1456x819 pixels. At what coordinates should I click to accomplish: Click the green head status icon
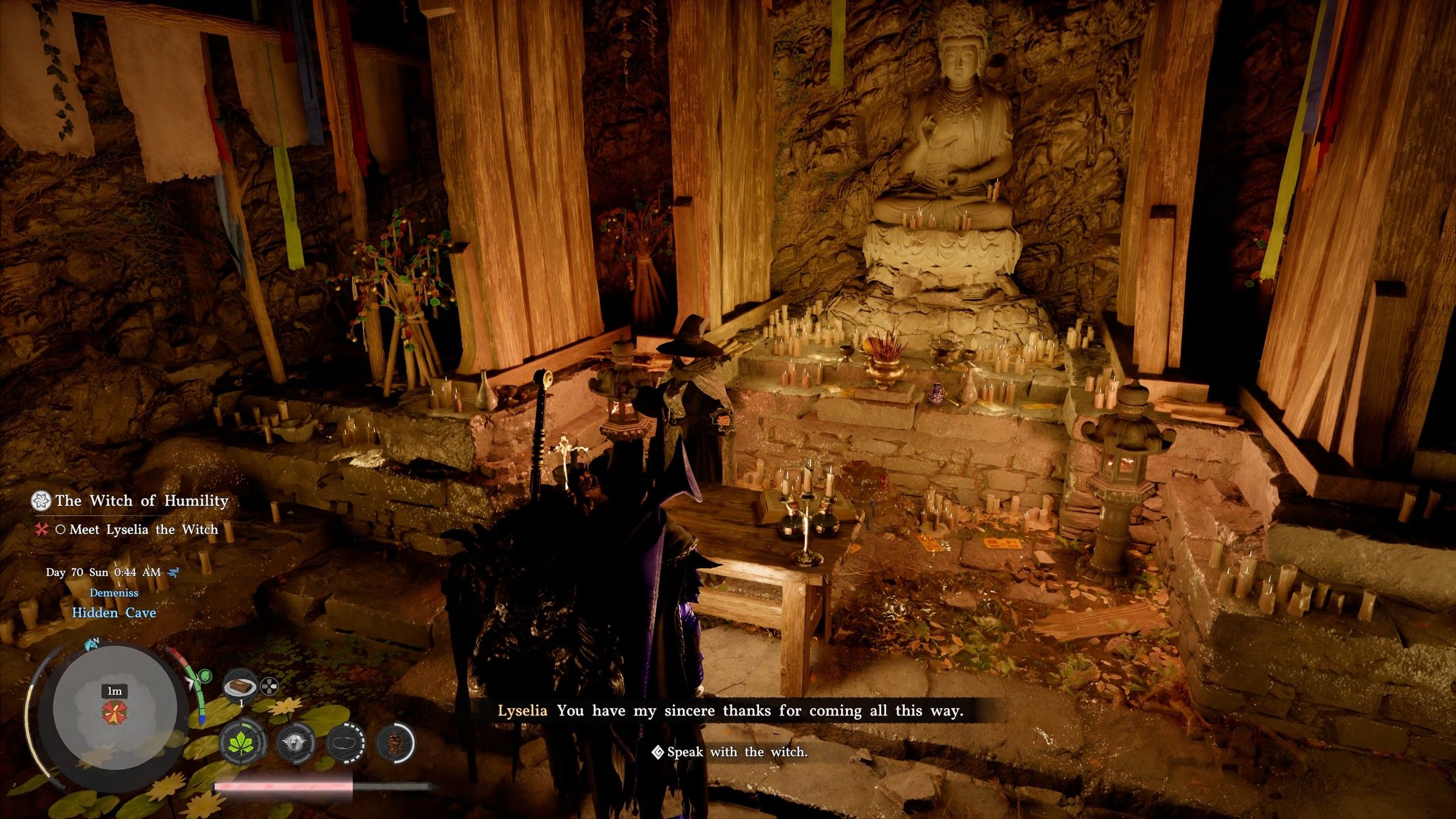click(205, 677)
